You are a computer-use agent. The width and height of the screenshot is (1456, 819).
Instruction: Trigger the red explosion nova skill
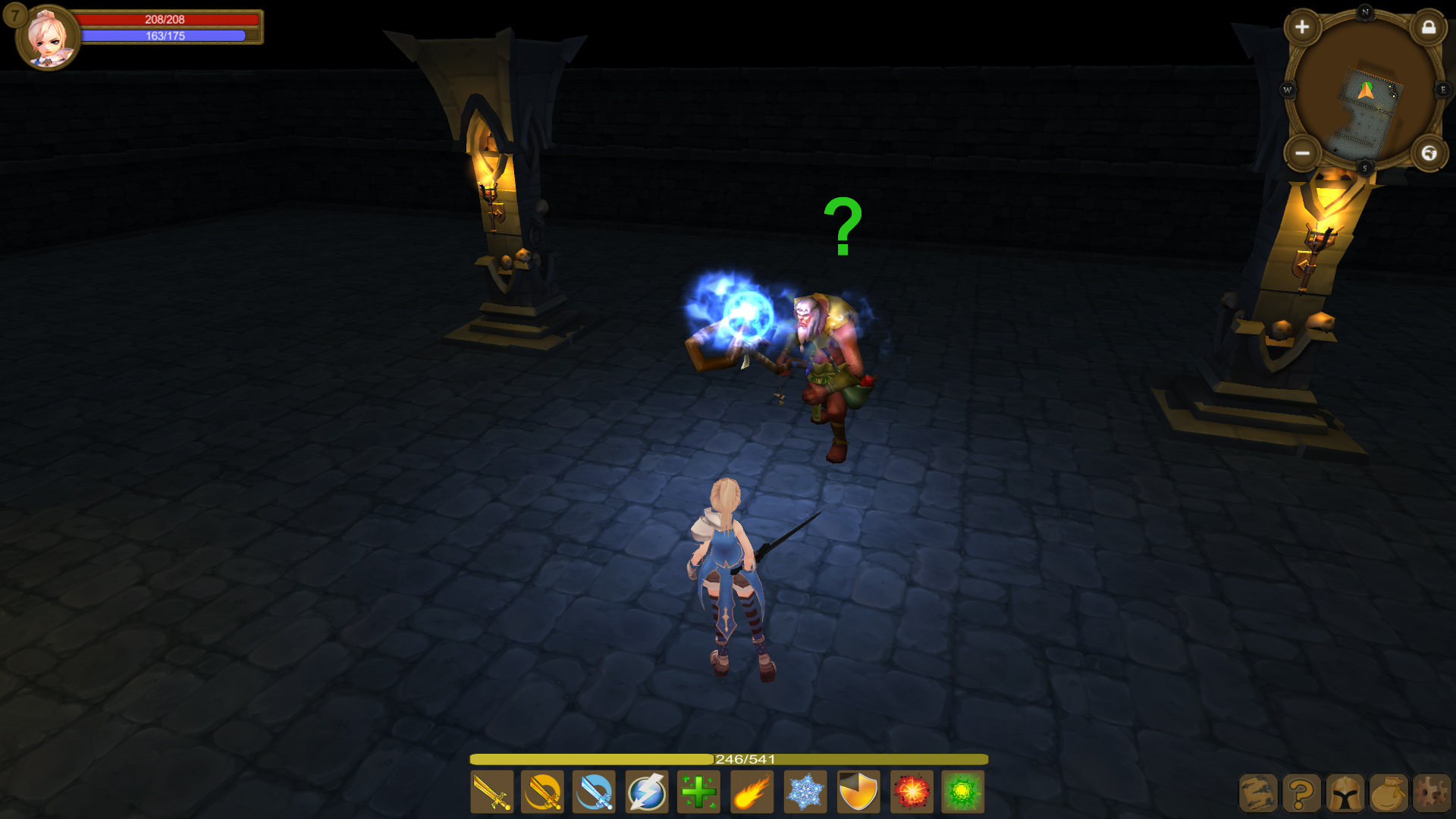pos(911,792)
